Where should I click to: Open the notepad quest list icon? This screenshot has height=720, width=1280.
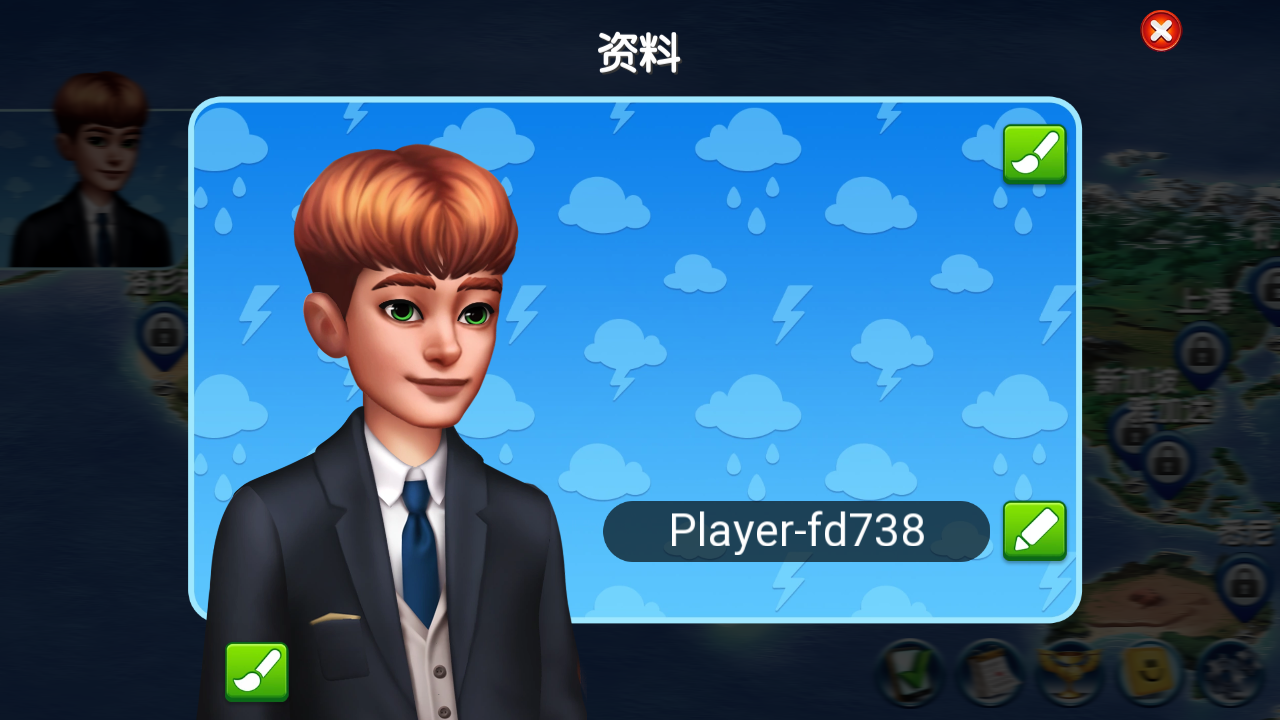(990, 672)
